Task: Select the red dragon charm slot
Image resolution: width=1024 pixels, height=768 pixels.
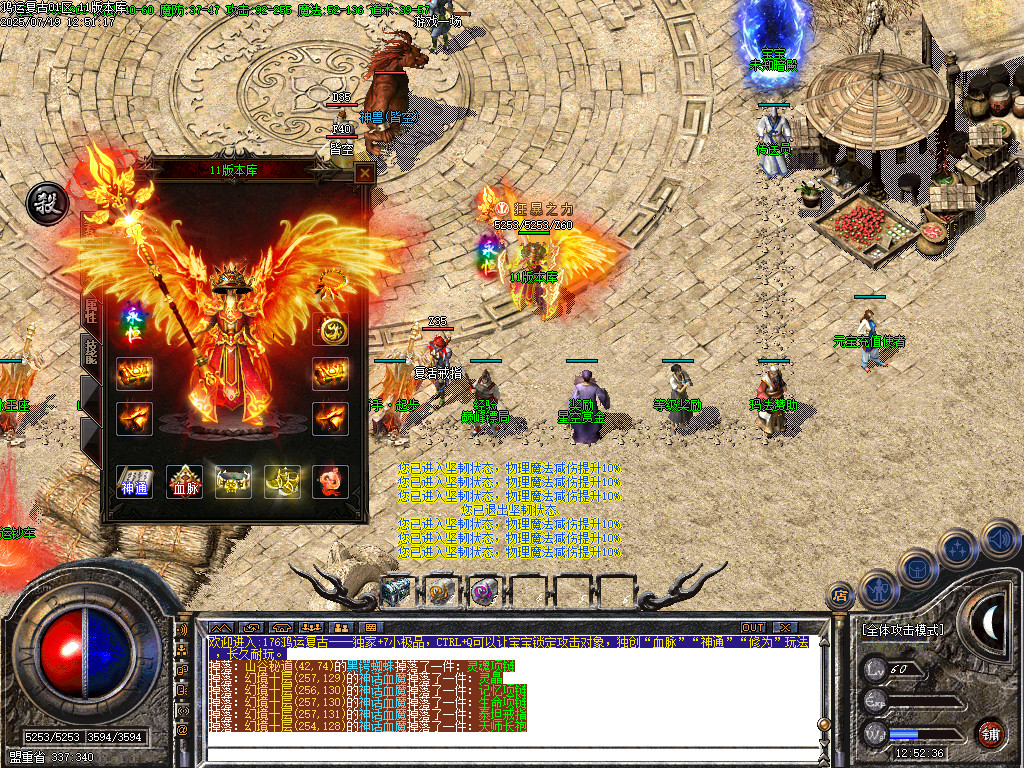Action: [329, 482]
